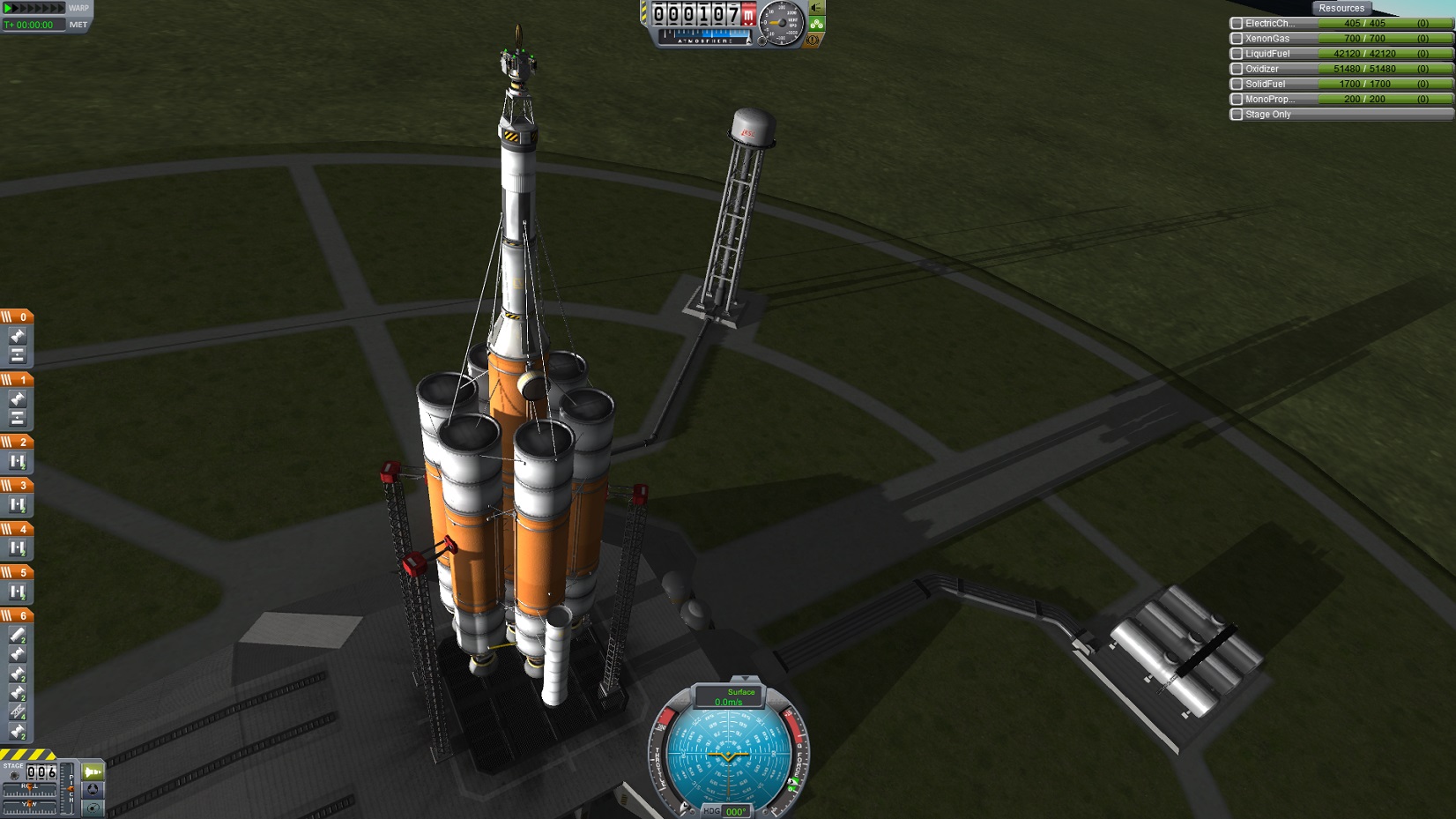
Task: Select the orange stage 3 header
Action: pos(17,485)
